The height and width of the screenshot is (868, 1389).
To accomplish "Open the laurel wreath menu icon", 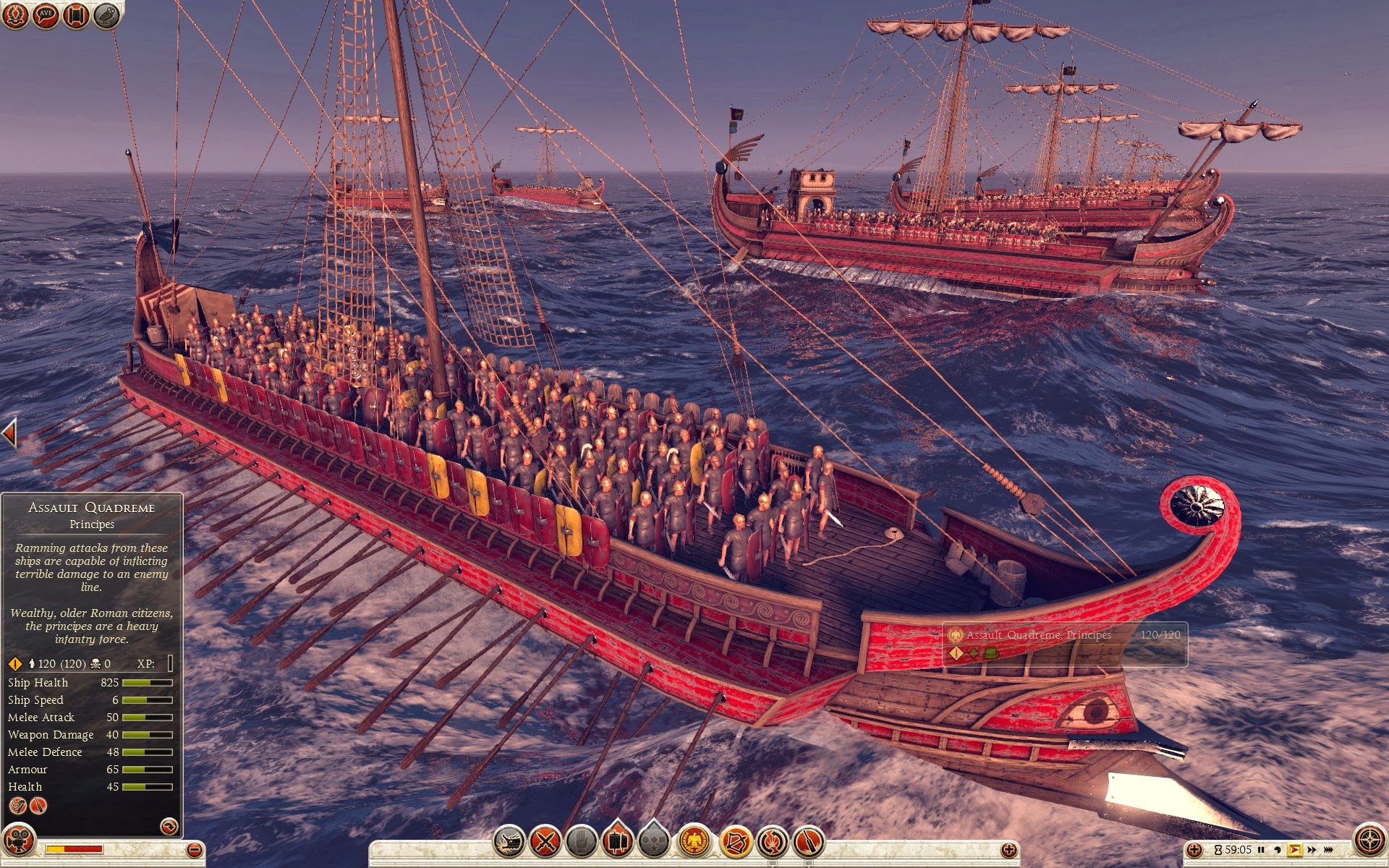I will click(x=15, y=15).
